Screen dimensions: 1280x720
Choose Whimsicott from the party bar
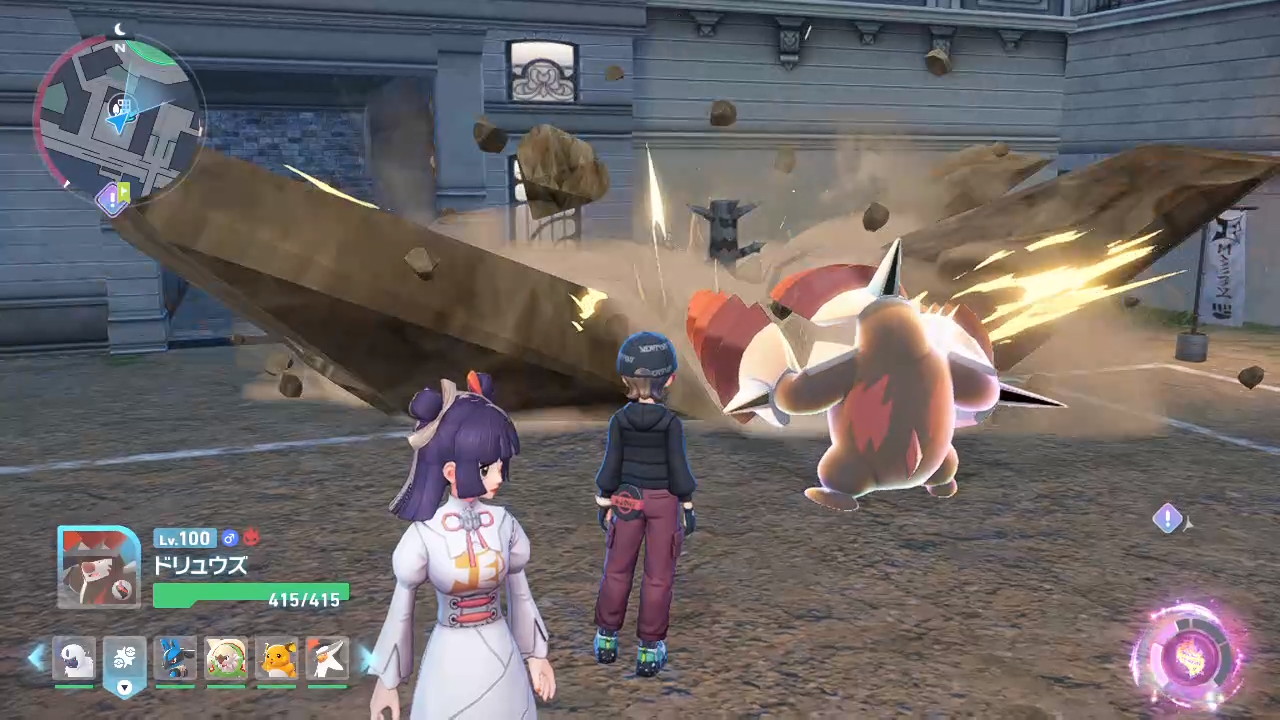226,658
